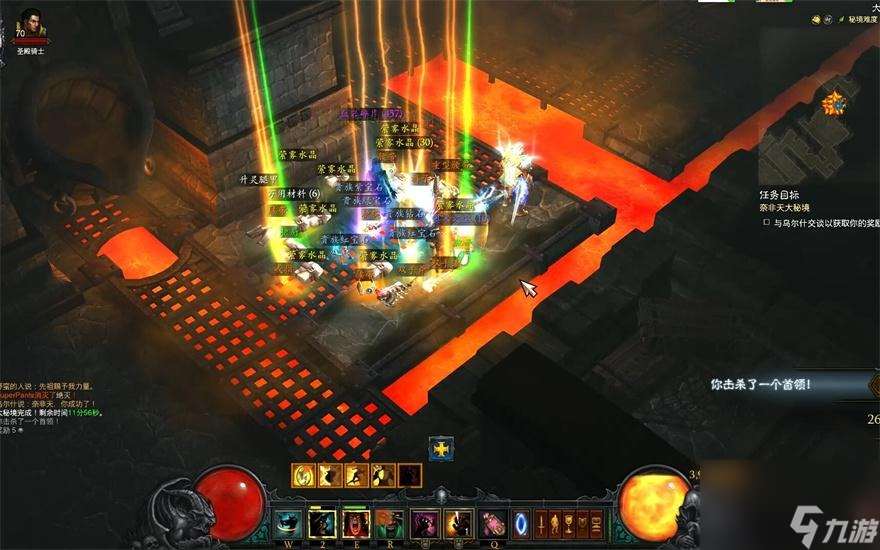This screenshot has width=880, height=550.
Task: Click the yellow cross notification icon
Action: [x=442, y=449]
